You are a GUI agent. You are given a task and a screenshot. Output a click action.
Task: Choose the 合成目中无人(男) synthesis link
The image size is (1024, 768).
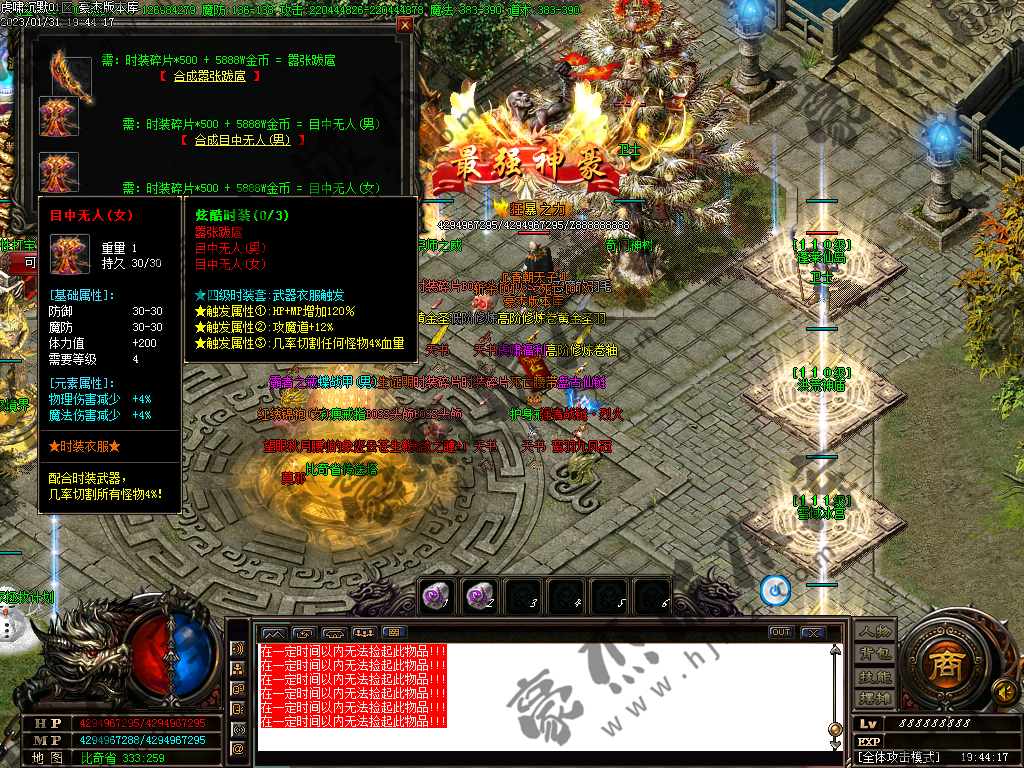(x=242, y=140)
